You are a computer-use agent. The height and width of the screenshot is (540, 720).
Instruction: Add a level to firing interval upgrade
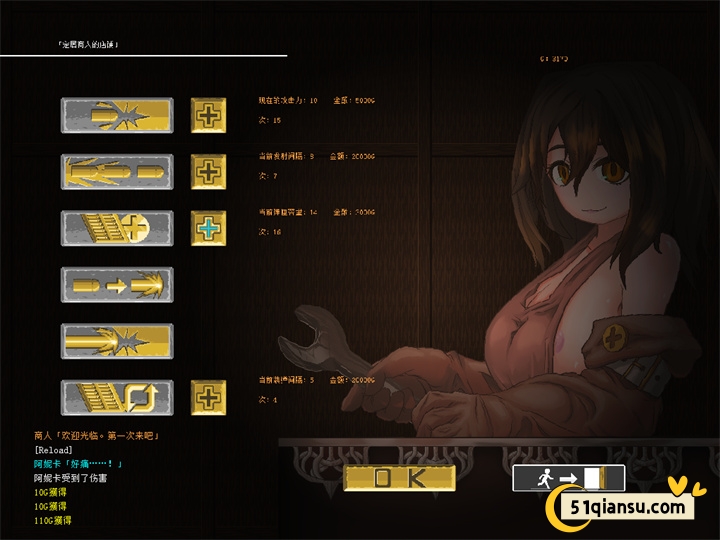pyautogui.click(x=208, y=171)
